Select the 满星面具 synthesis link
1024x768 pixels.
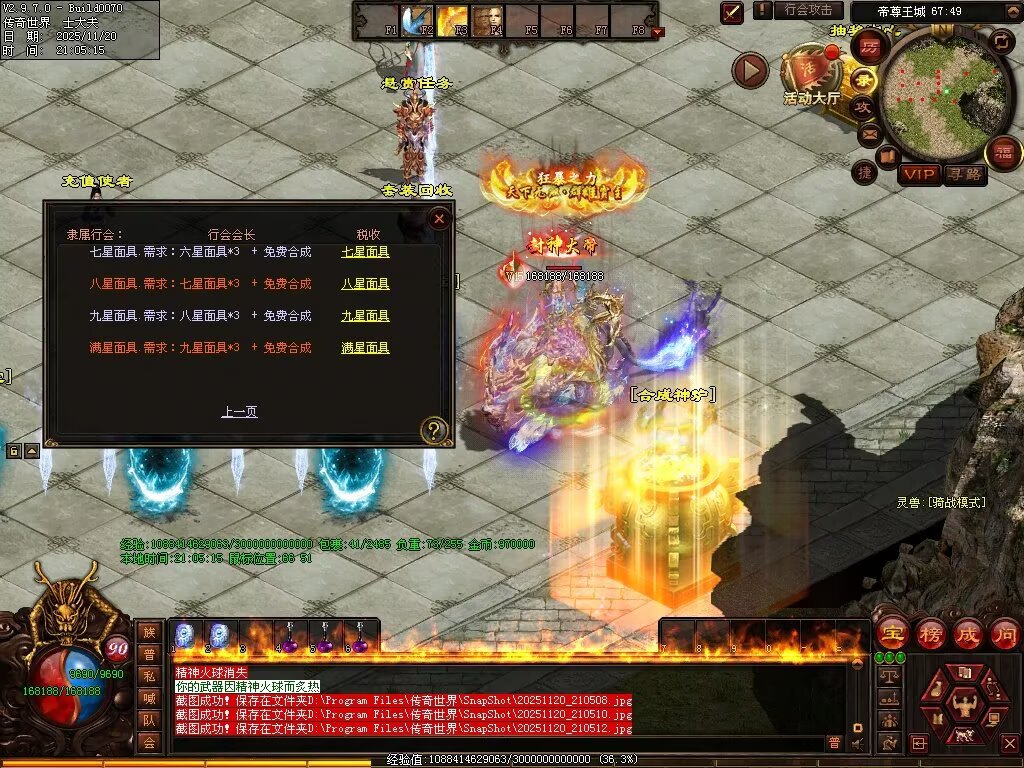point(365,348)
